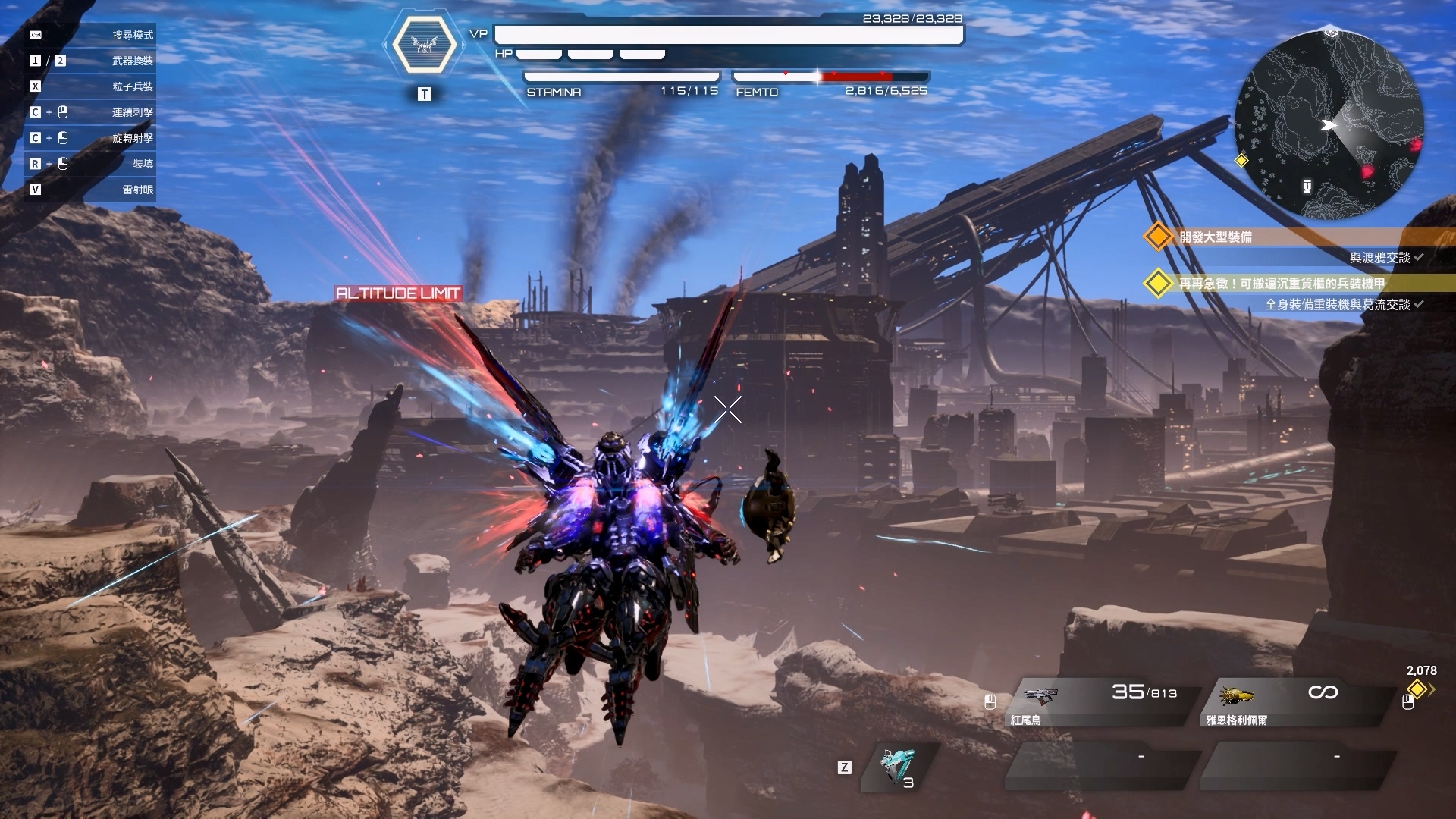
Task: Select the 雅恩格利佩爾 weapon slot
Action: pyautogui.click(x=1298, y=702)
